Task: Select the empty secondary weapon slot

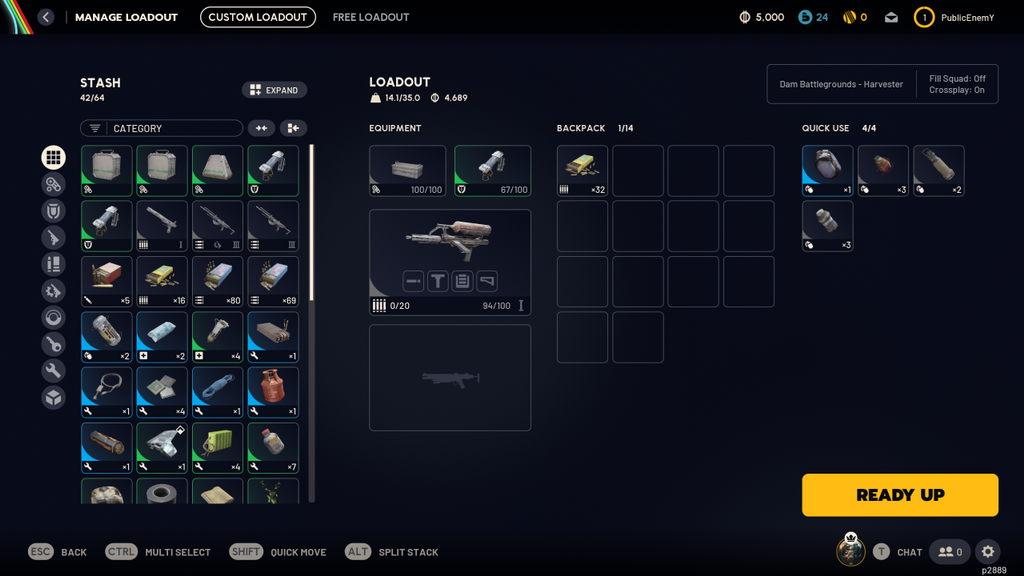Action: (450, 378)
